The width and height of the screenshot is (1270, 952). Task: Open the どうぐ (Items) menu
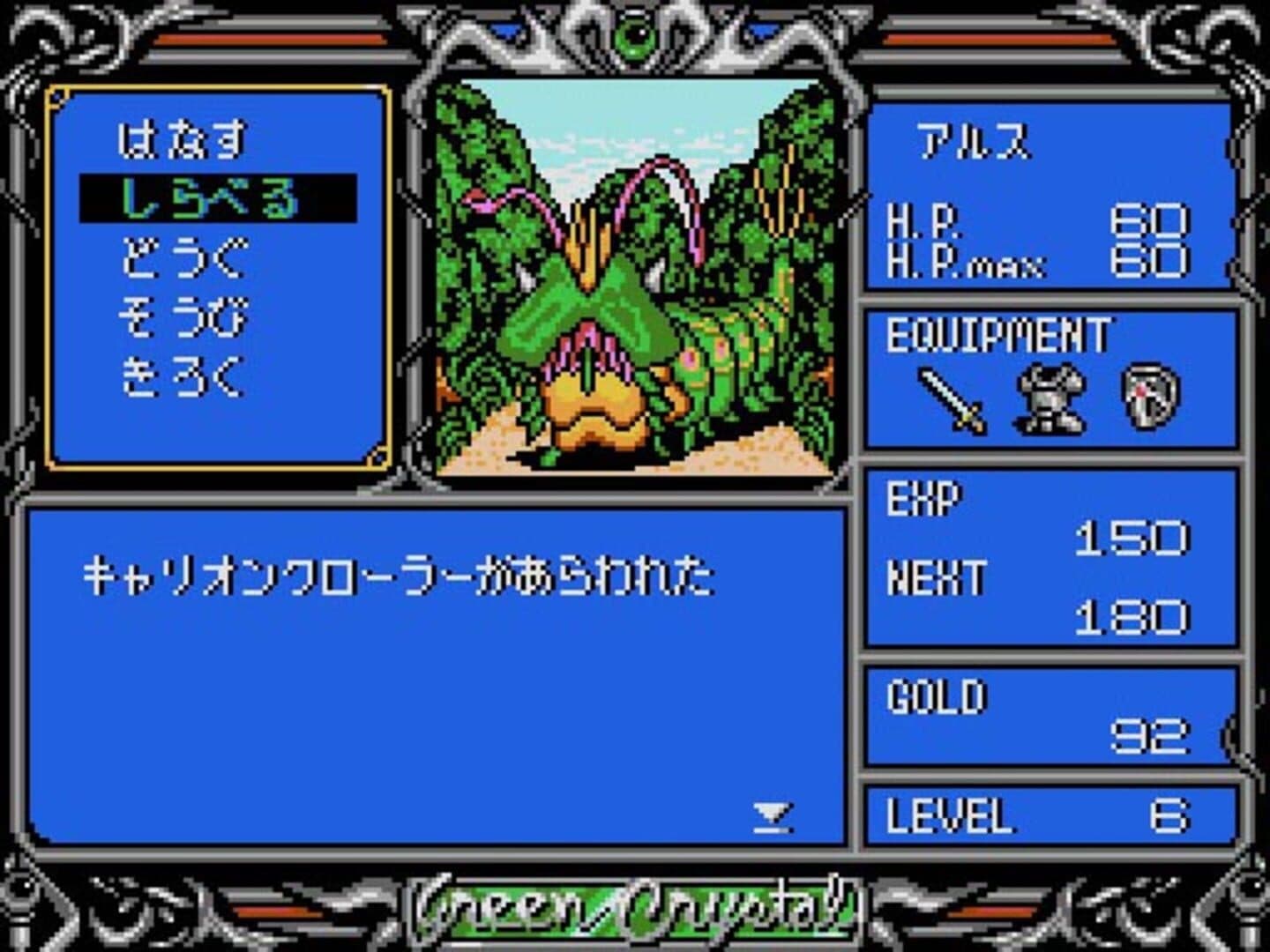point(183,258)
